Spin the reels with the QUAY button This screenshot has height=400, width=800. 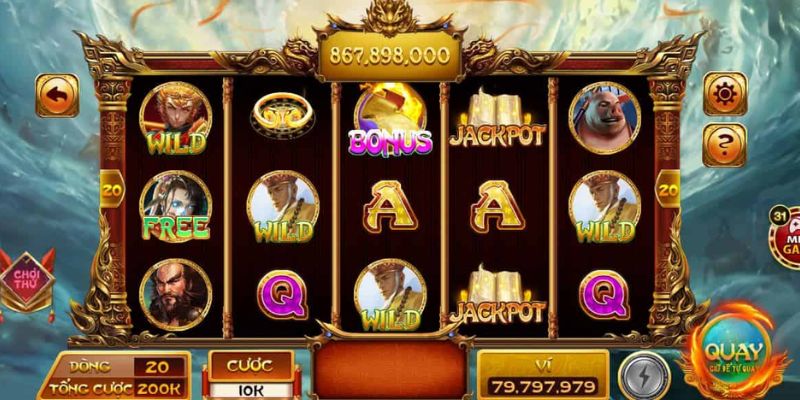pyautogui.click(x=734, y=356)
